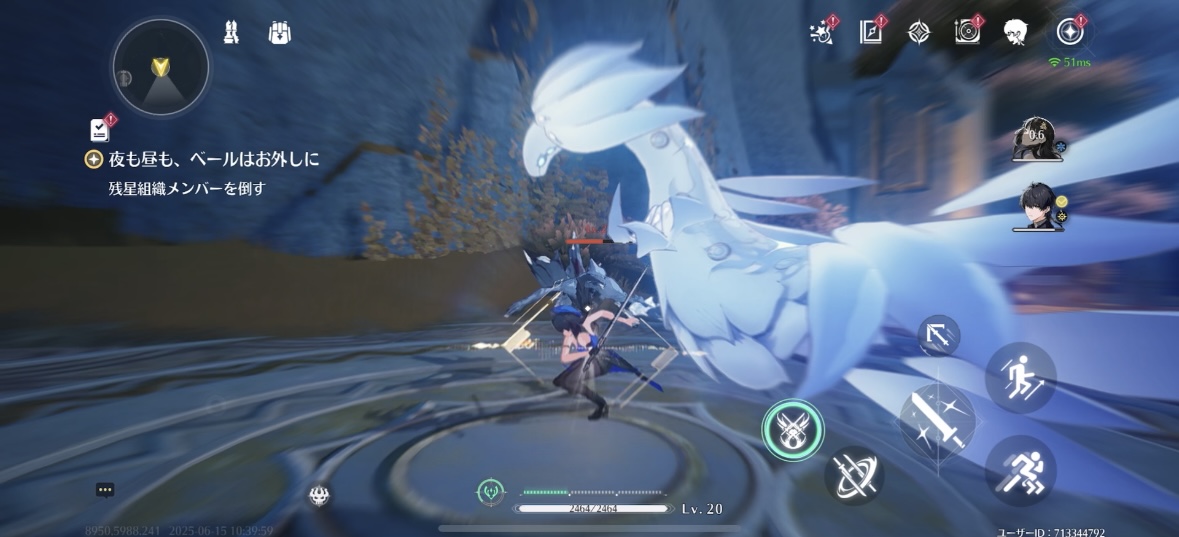
Task: Tap the running figure dash button
Action: click(1020, 469)
